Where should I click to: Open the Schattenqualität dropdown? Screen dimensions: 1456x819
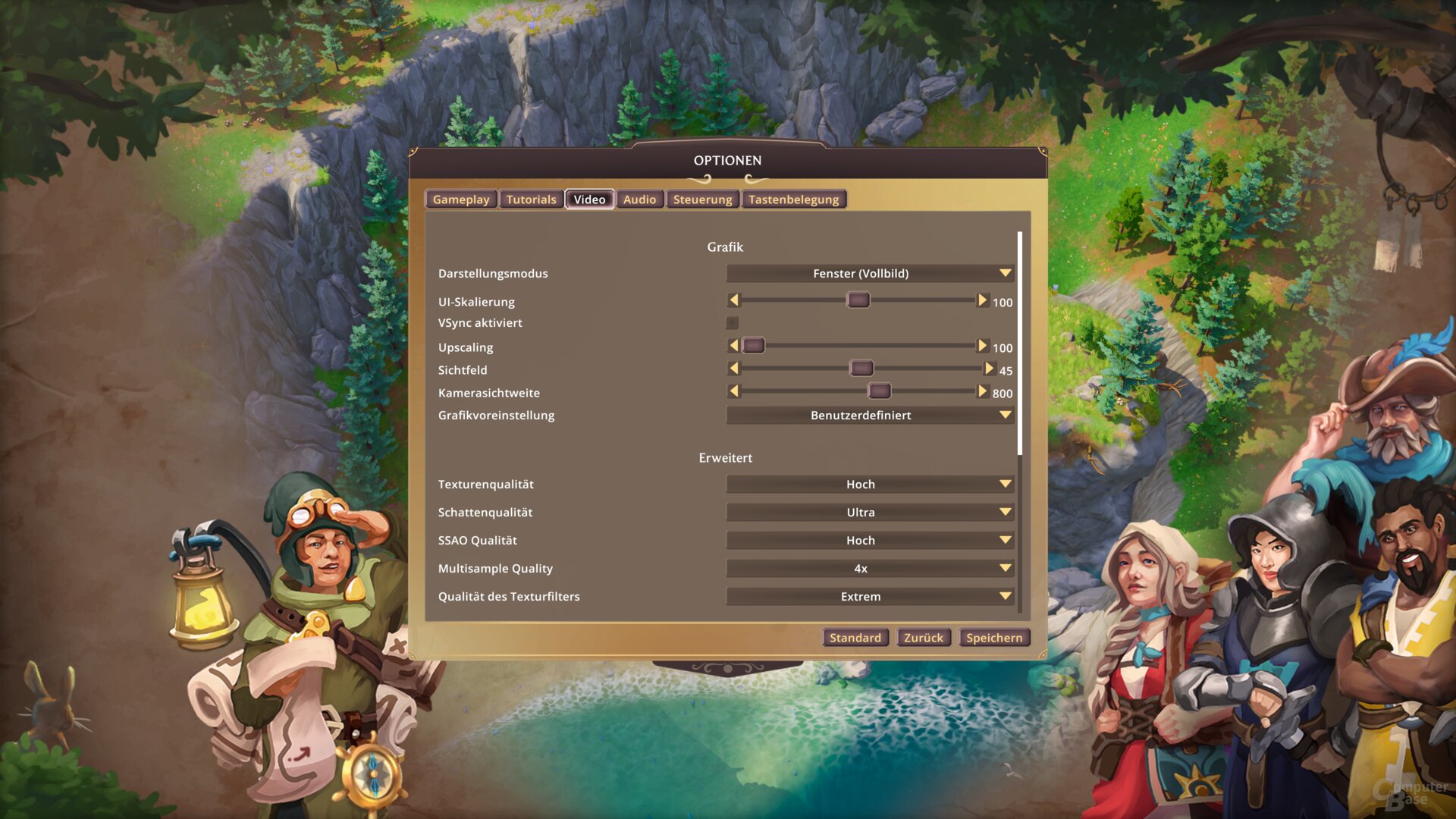869,512
